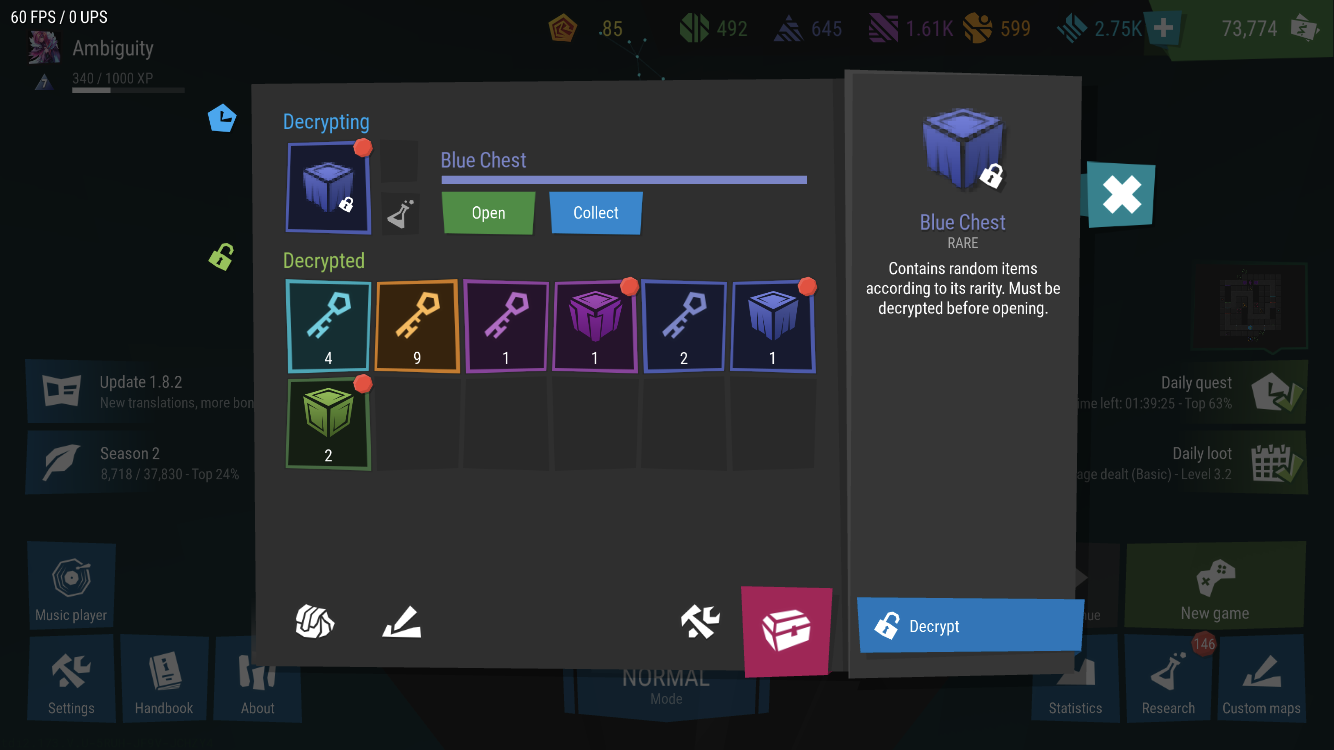Open the Music player
This screenshot has height=750, width=1334.
pyautogui.click(x=71, y=588)
